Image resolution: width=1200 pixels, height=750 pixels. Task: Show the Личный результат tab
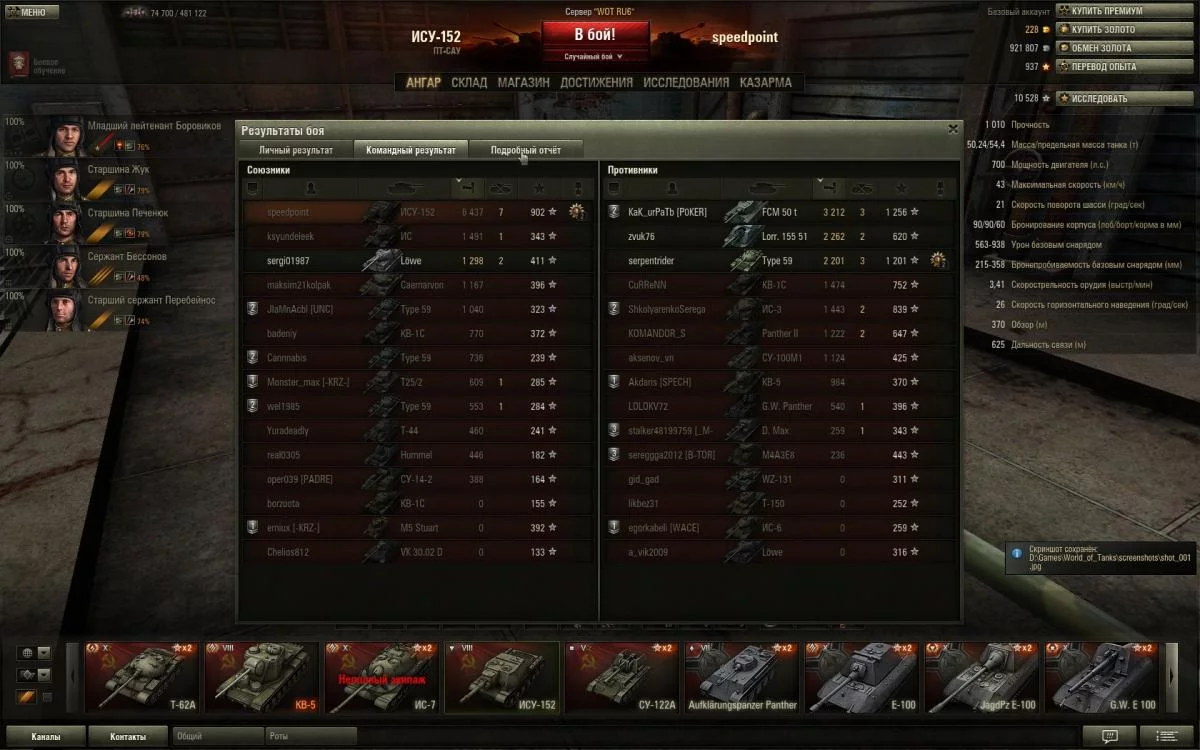296,150
